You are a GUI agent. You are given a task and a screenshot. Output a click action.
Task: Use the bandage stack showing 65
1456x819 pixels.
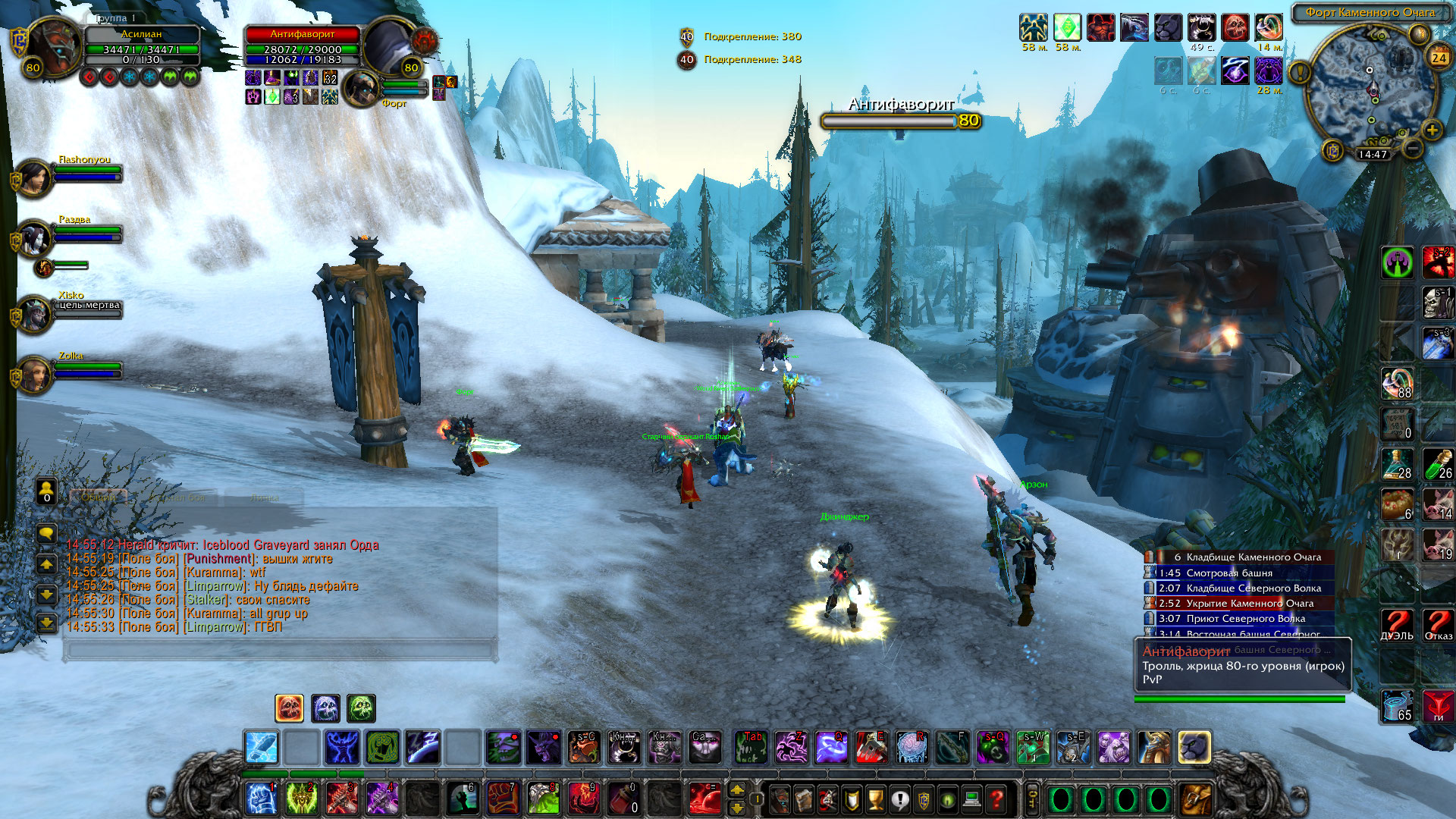pos(1397,705)
